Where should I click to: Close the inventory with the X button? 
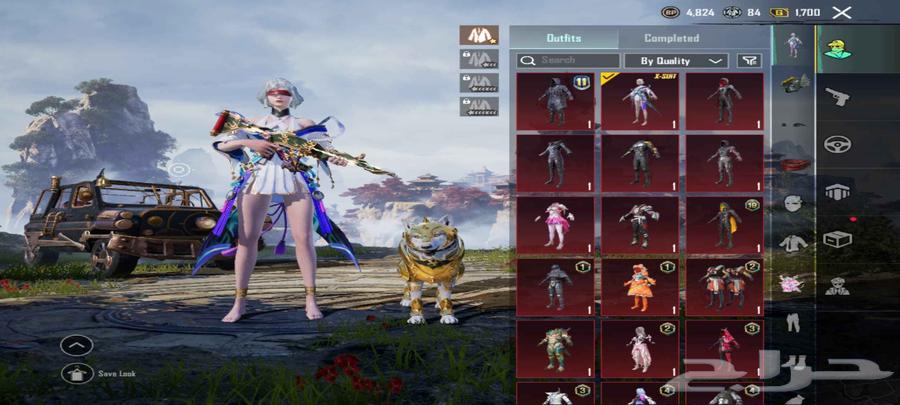click(842, 12)
